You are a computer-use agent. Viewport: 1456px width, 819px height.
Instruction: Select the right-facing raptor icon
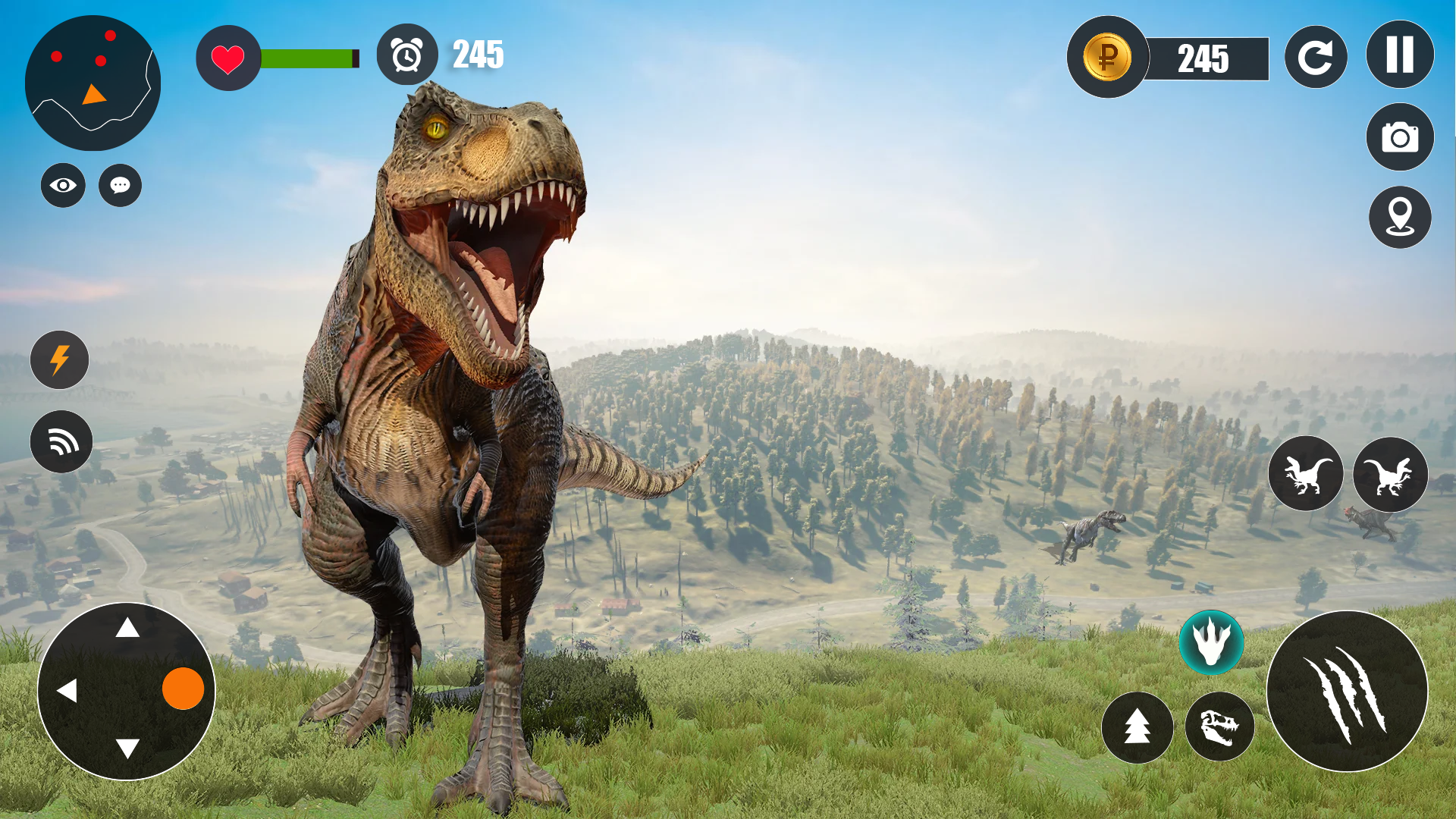tap(1390, 475)
